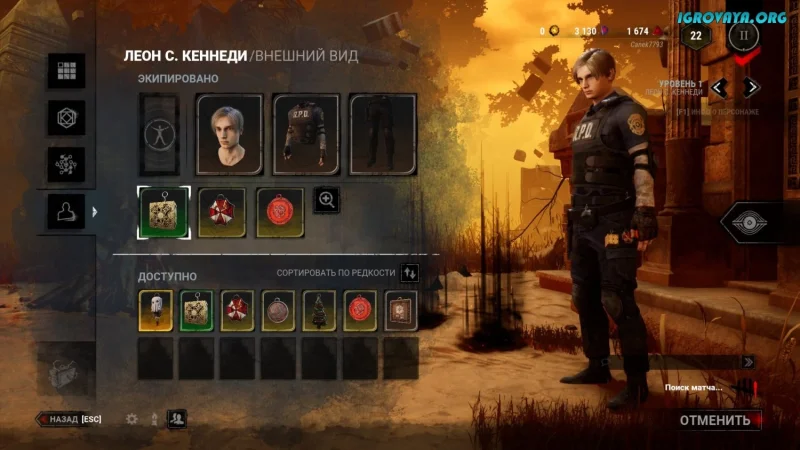Switch to the next character arrow
The height and width of the screenshot is (450, 800).
tap(750, 87)
